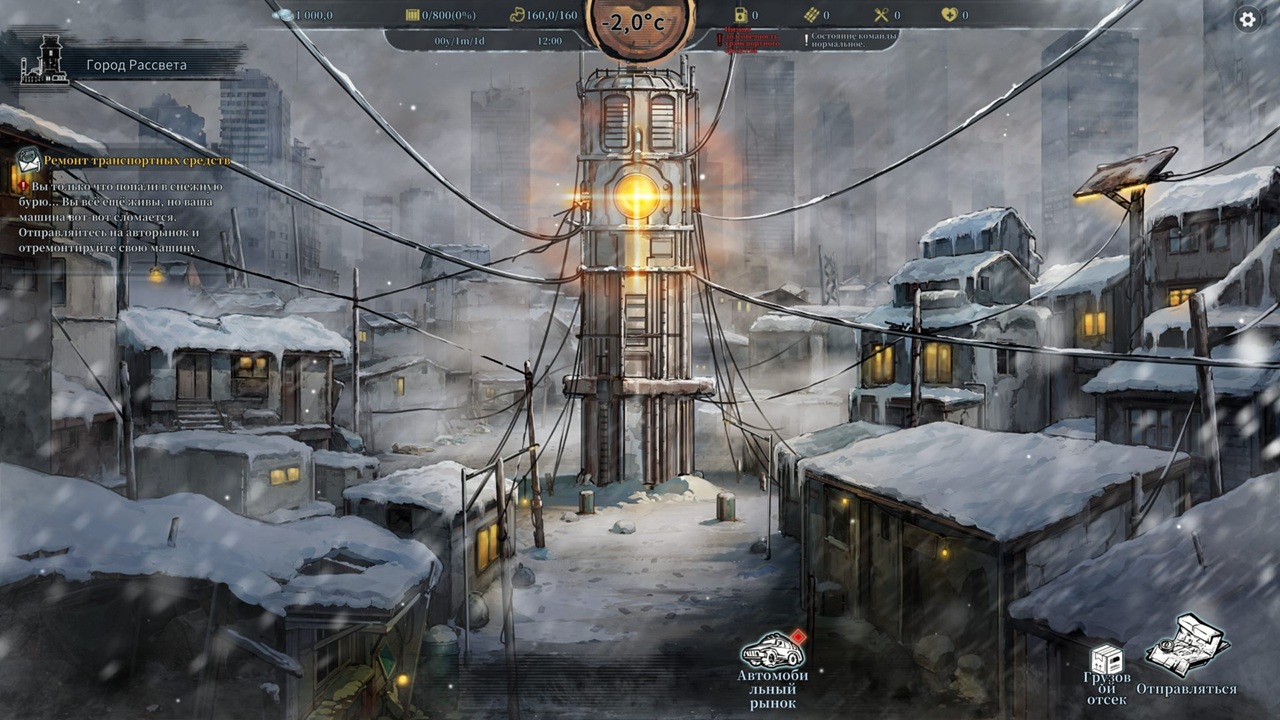Click the fuel canister icon showing 160,0/160

click(x=516, y=14)
